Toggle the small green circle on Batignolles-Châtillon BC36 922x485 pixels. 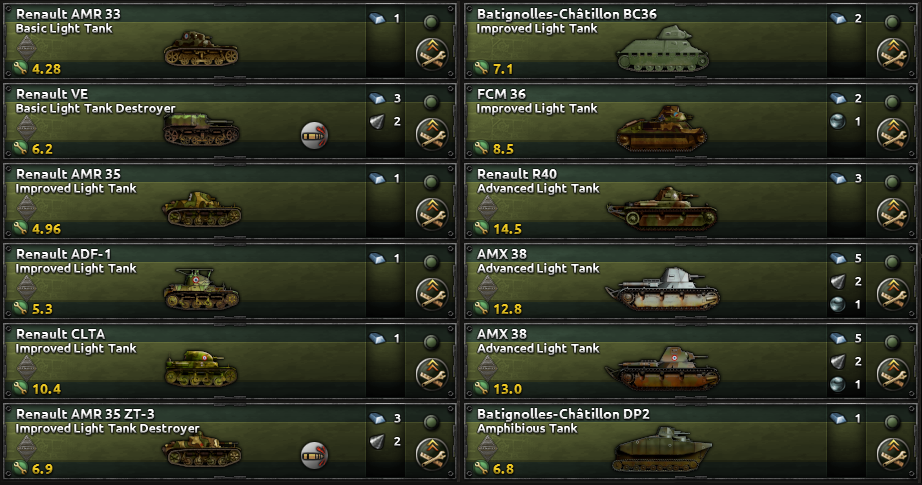pos(892,21)
